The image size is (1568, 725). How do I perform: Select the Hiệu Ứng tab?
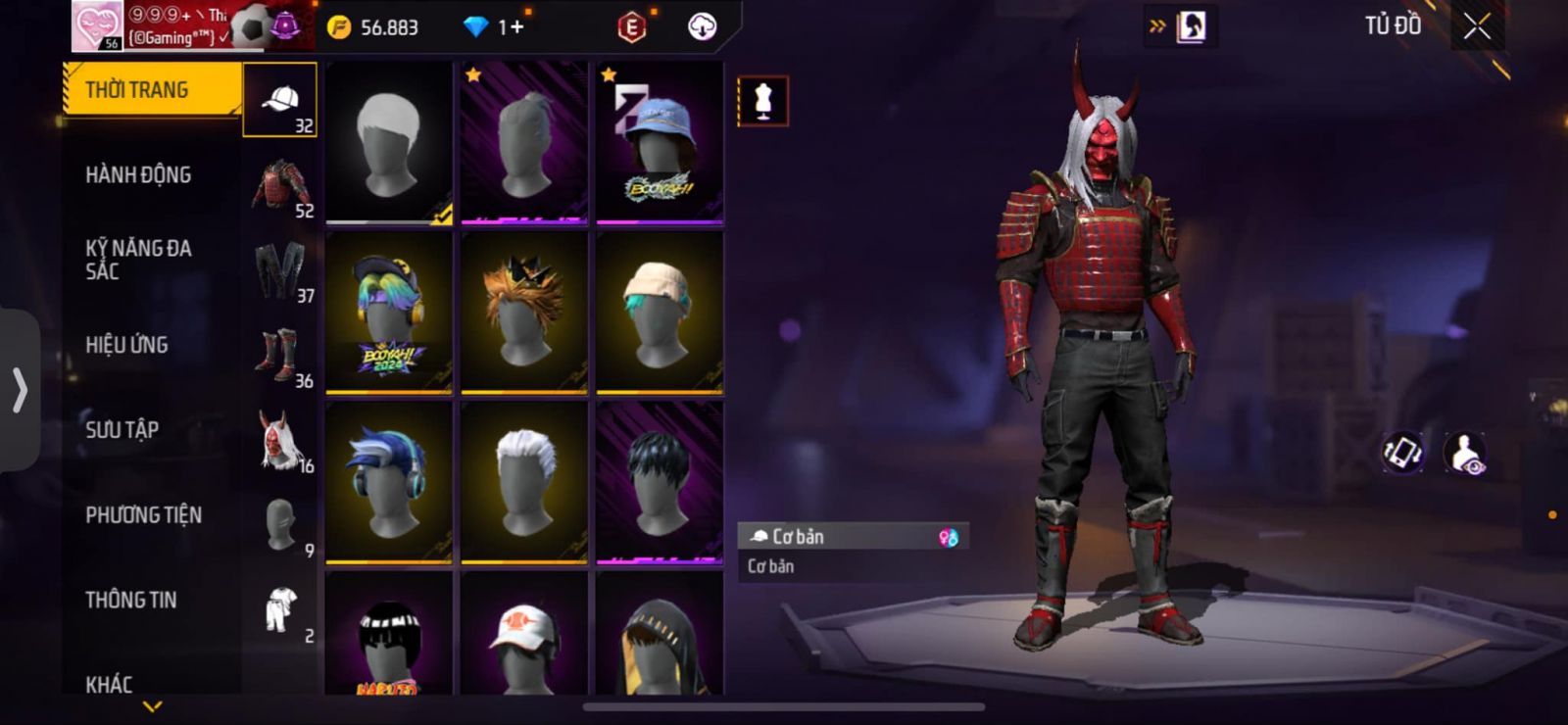pyautogui.click(x=126, y=345)
